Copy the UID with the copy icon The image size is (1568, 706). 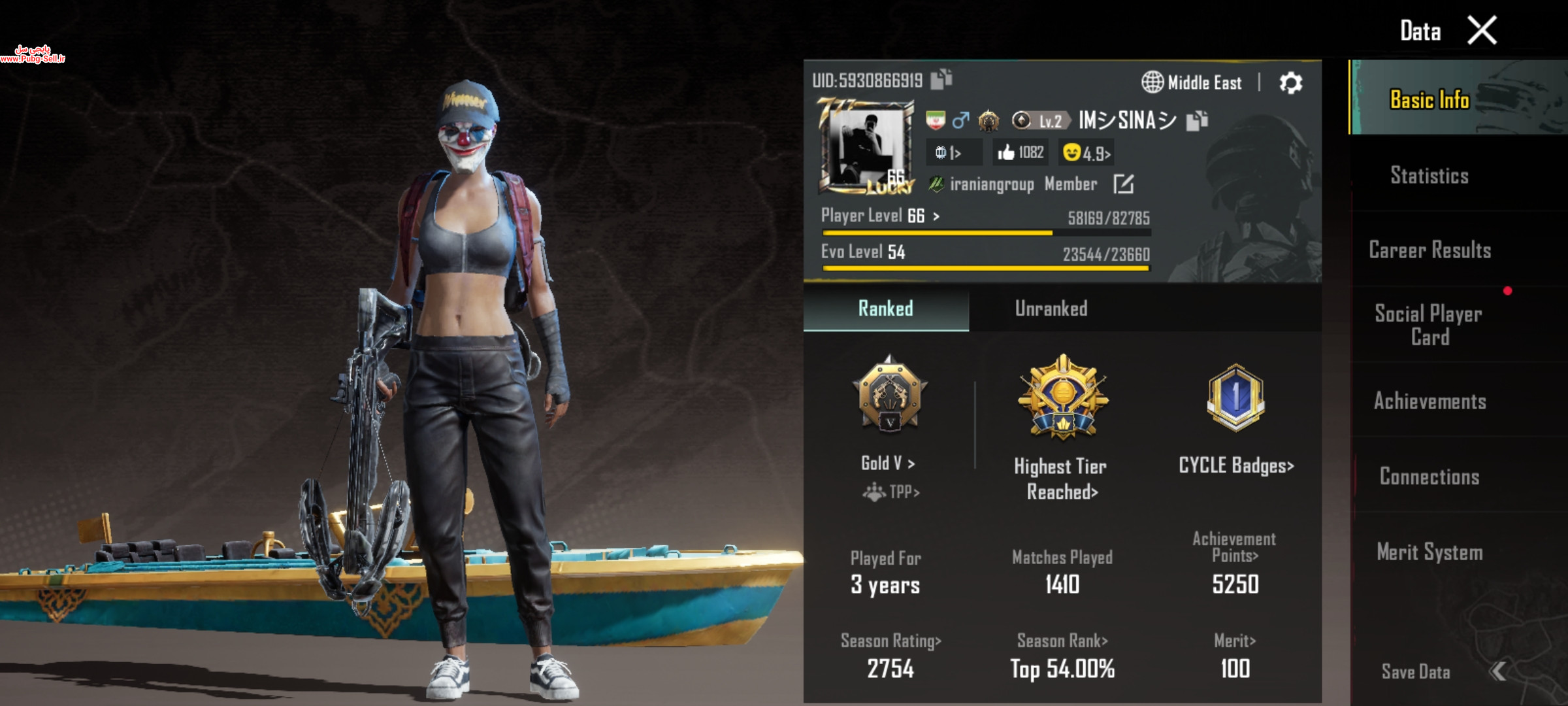click(941, 79)
